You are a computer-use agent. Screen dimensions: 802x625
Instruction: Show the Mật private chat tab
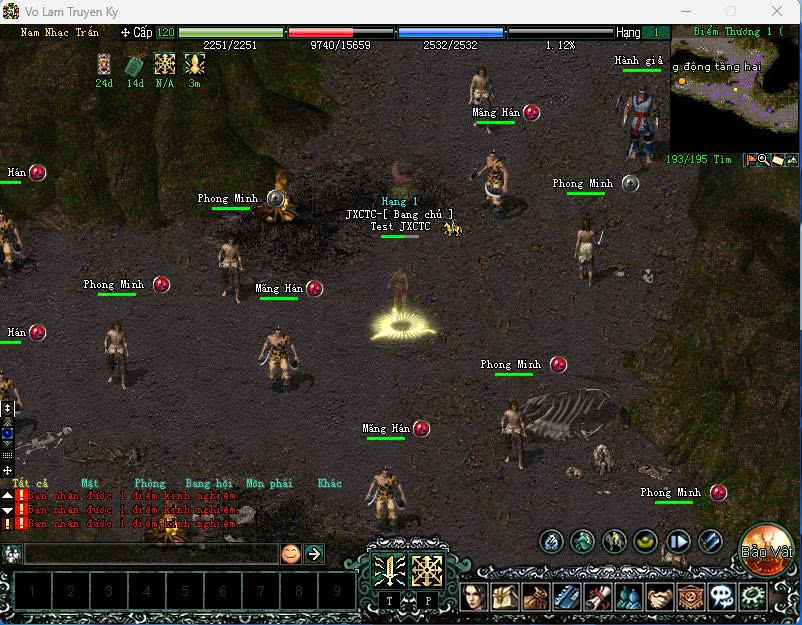tap(90, 483)
